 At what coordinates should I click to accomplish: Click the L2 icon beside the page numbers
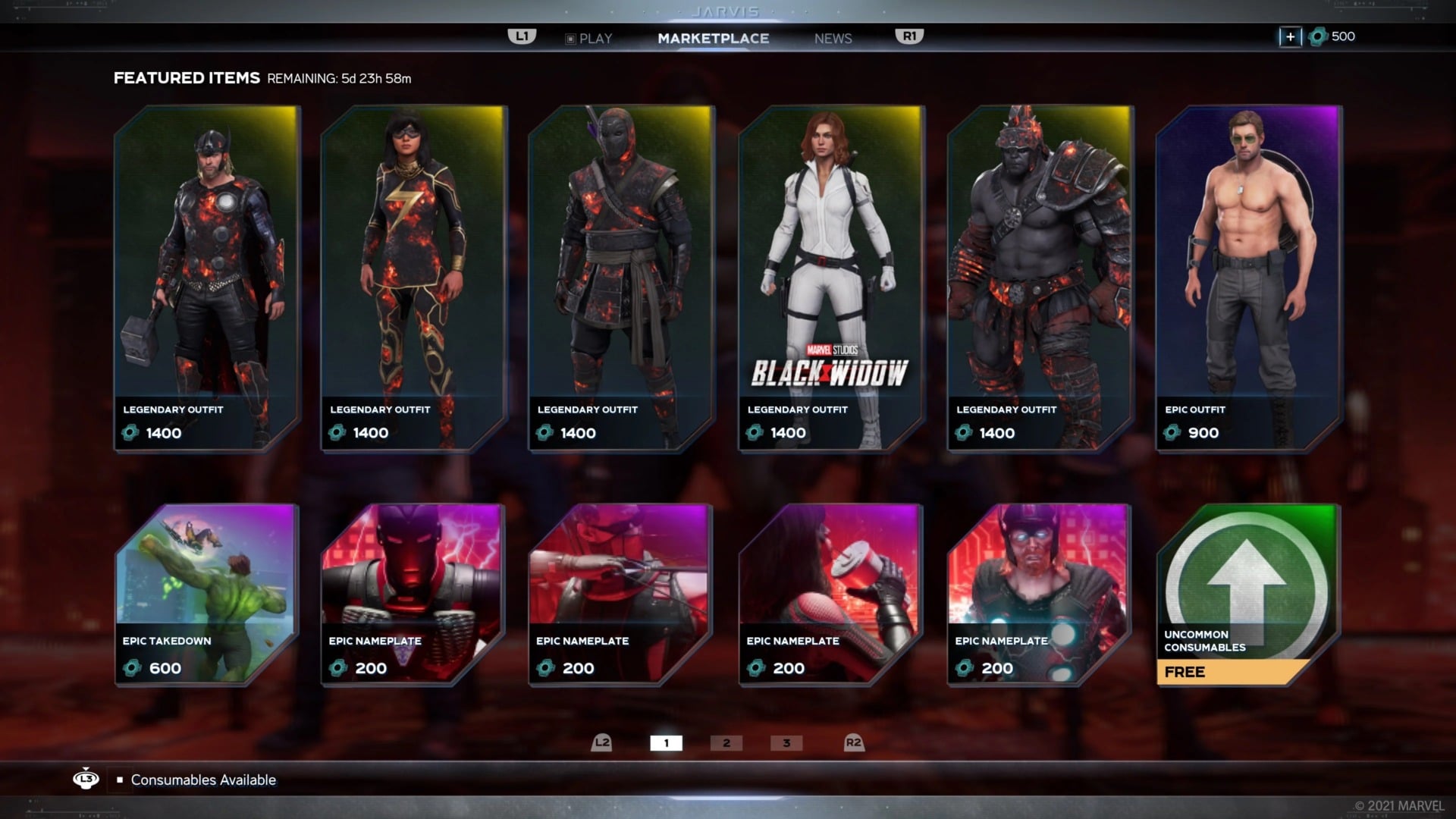tap(602, 743)
